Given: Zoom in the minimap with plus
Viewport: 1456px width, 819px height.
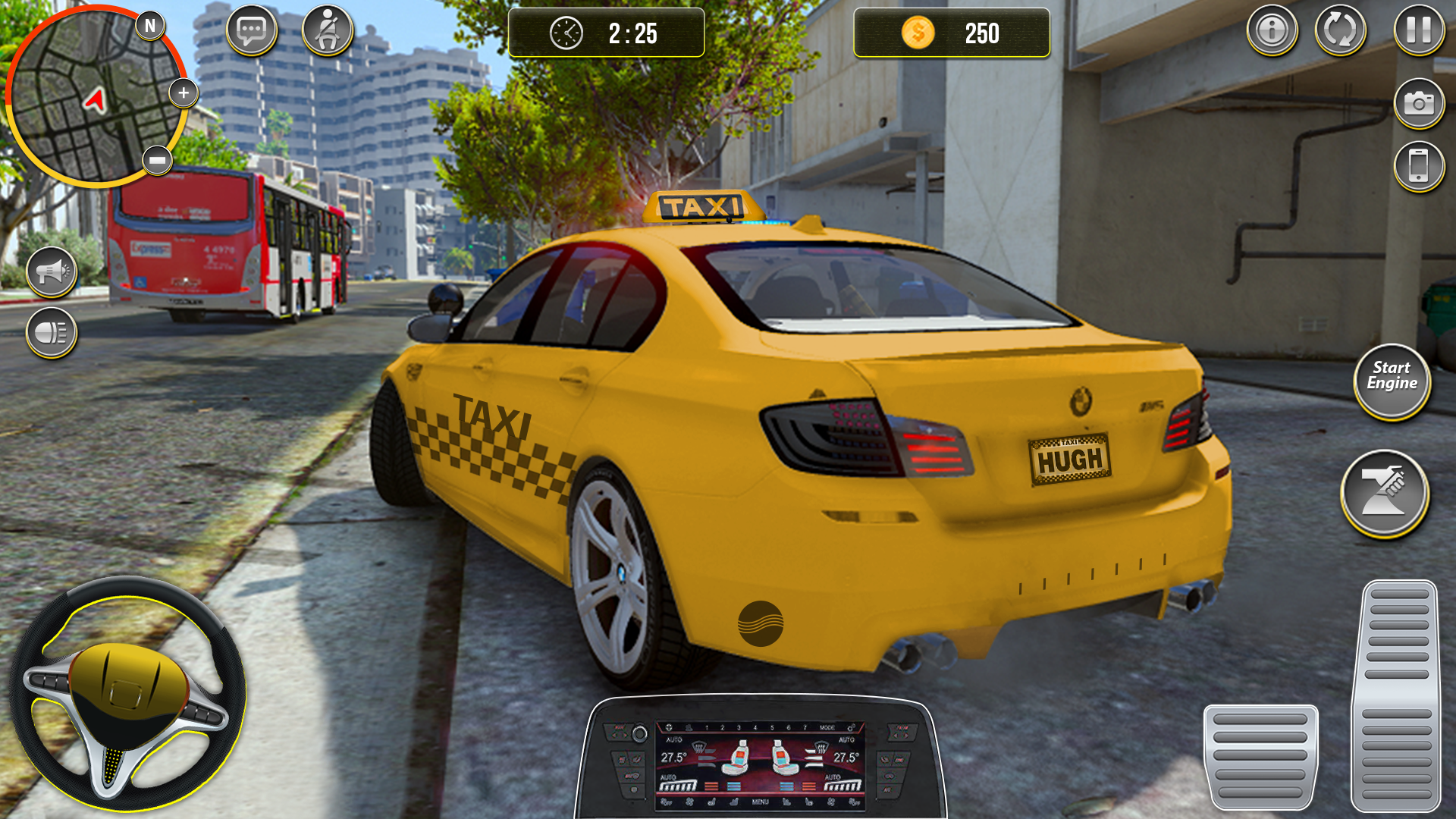Looking at the screenshot, I should [x=183, y=93].
